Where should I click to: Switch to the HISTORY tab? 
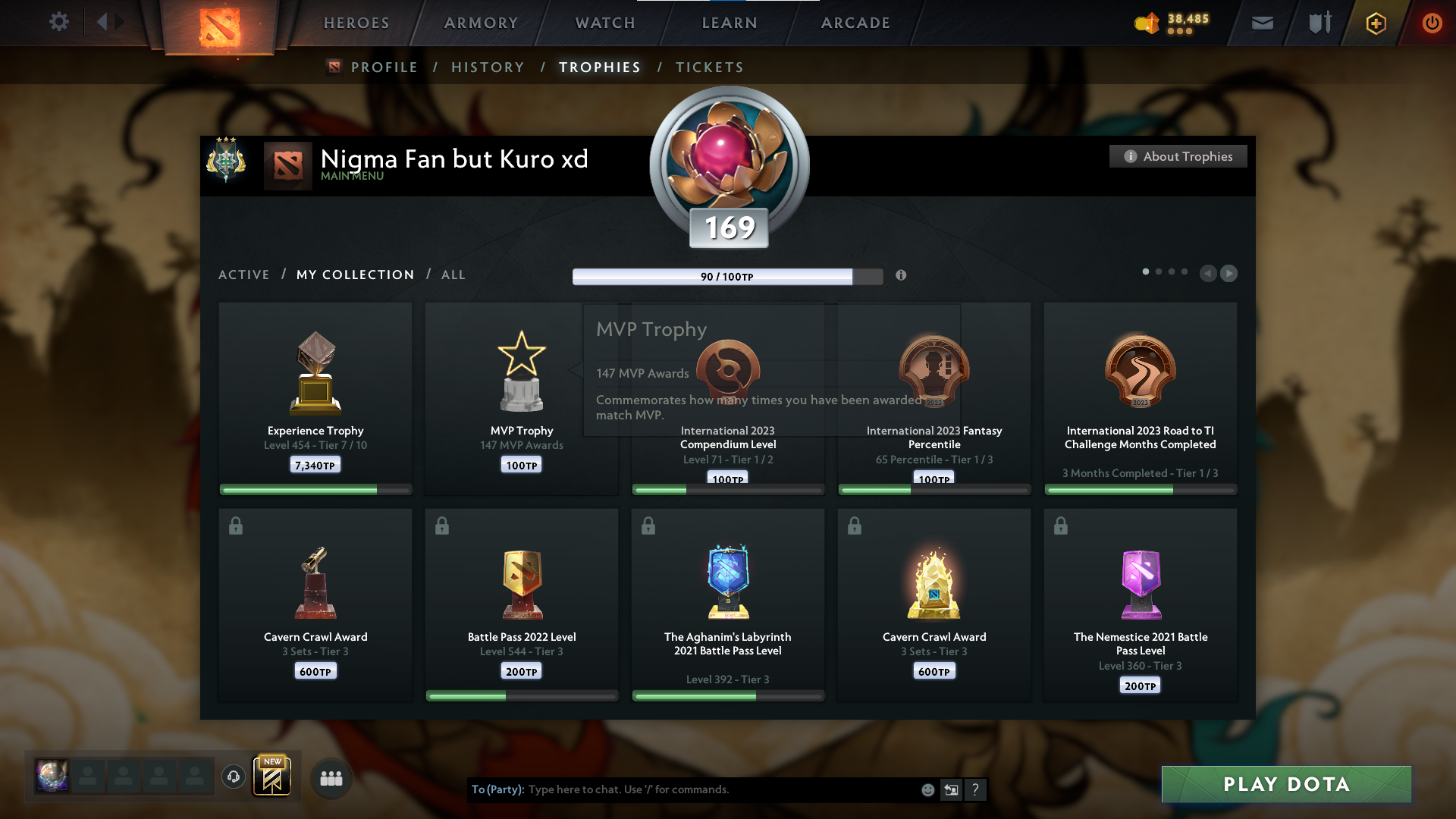coord(488,67)
